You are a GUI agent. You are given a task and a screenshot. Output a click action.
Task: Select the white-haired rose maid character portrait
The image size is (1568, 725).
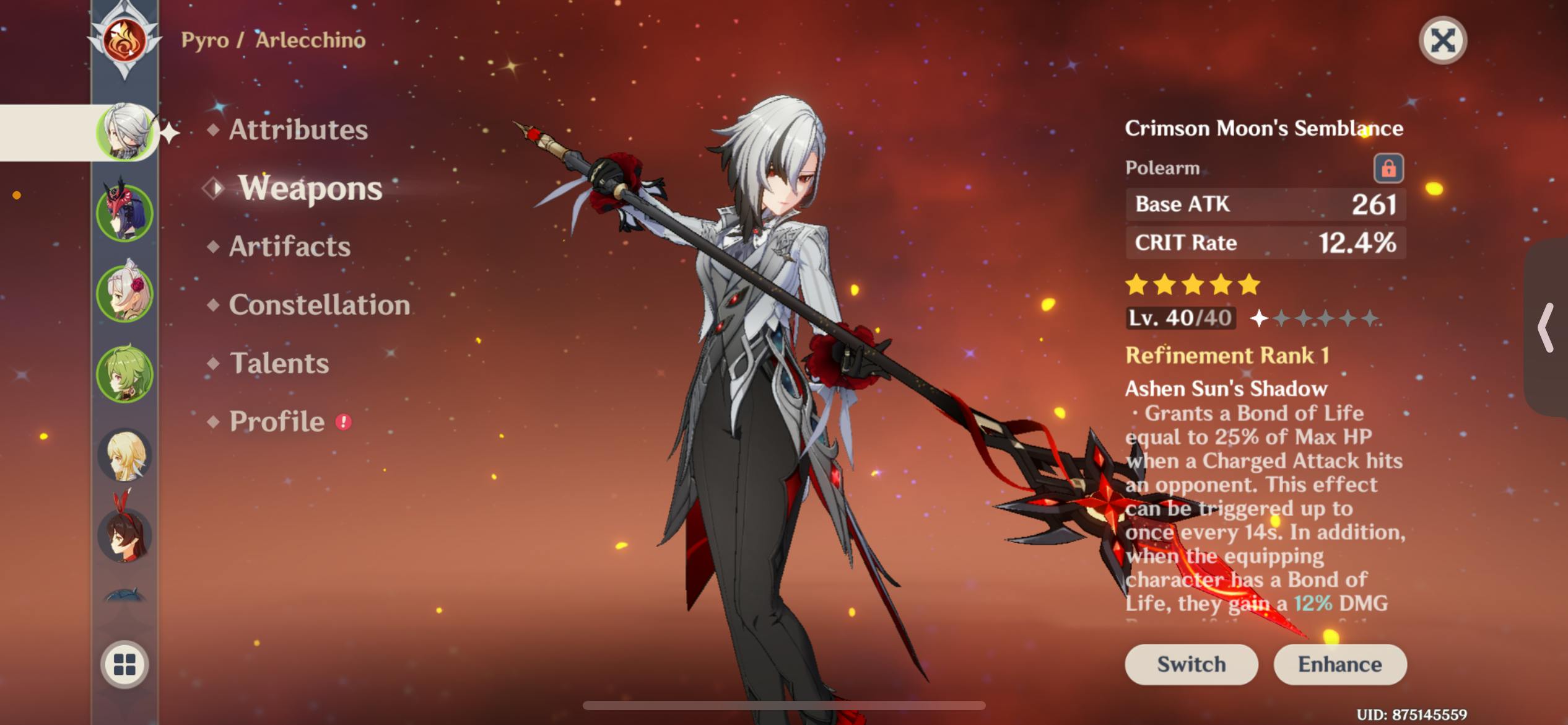124,292
